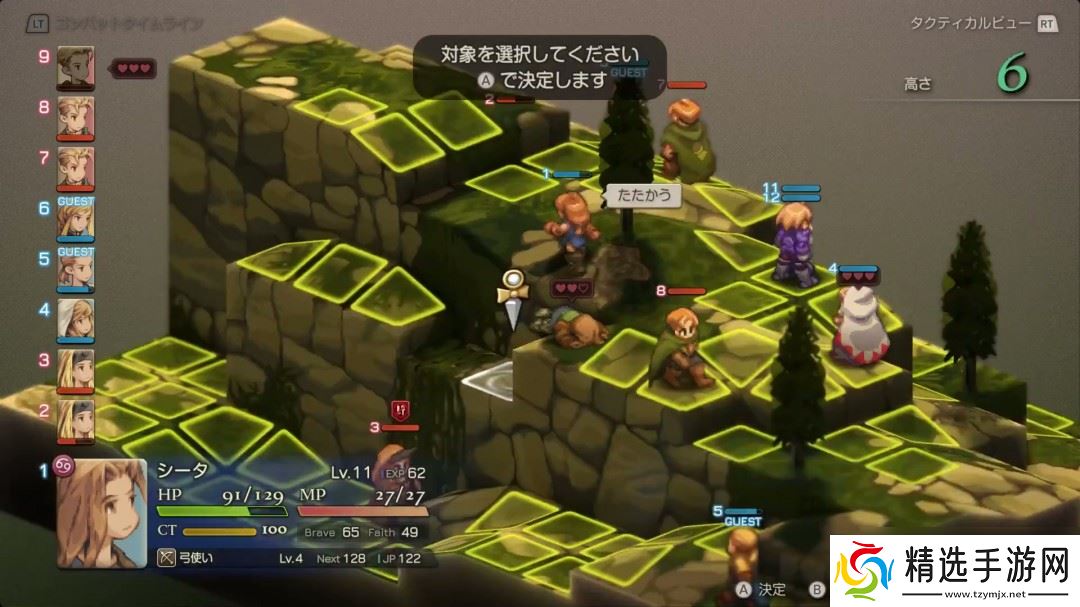The width and height of the screenshot is (1080, 607).
Task: Choose the timeline portrait numbered 8
Action: (76, 118)
